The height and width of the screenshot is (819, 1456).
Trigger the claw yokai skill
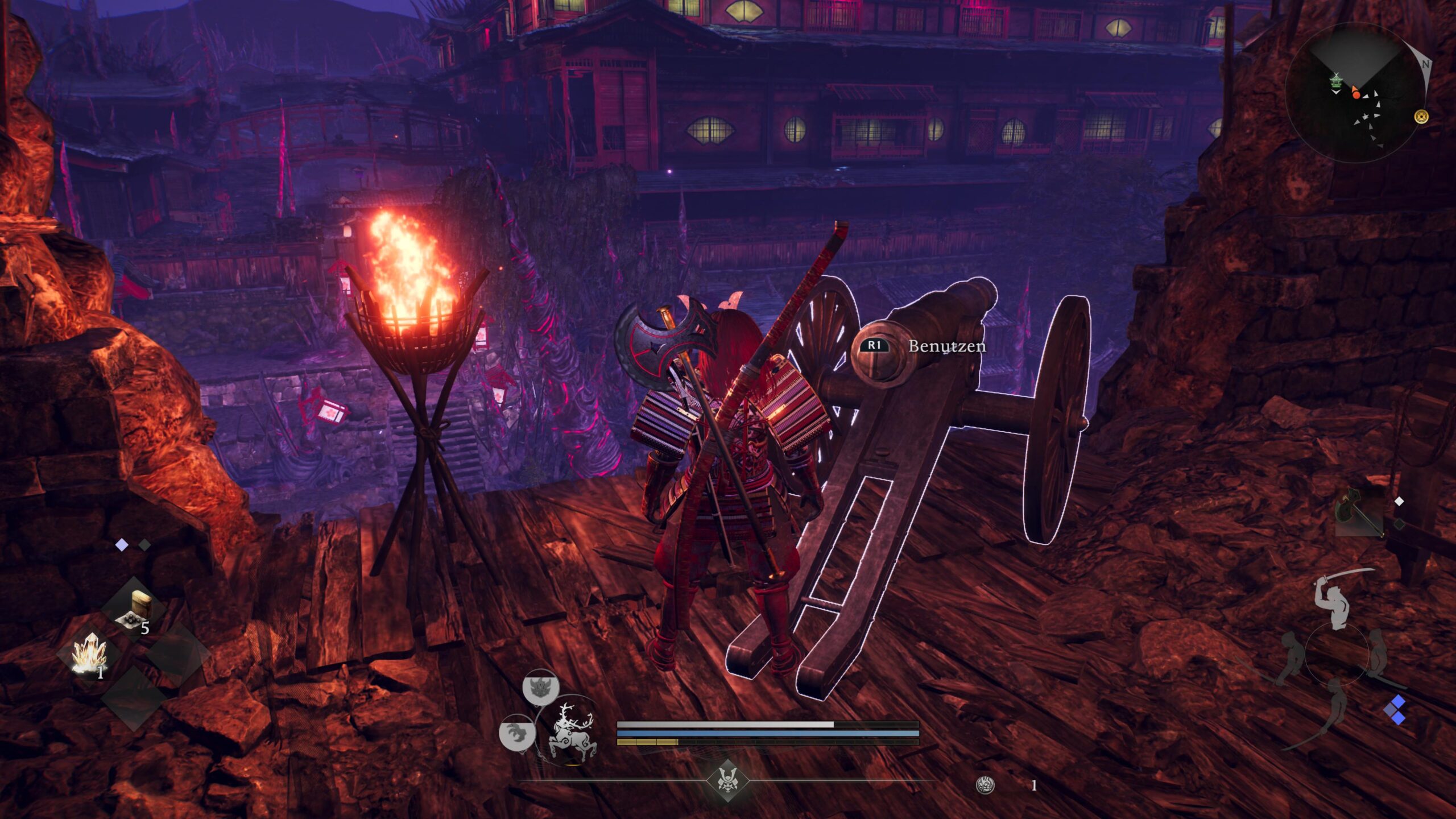coord(516,732)
